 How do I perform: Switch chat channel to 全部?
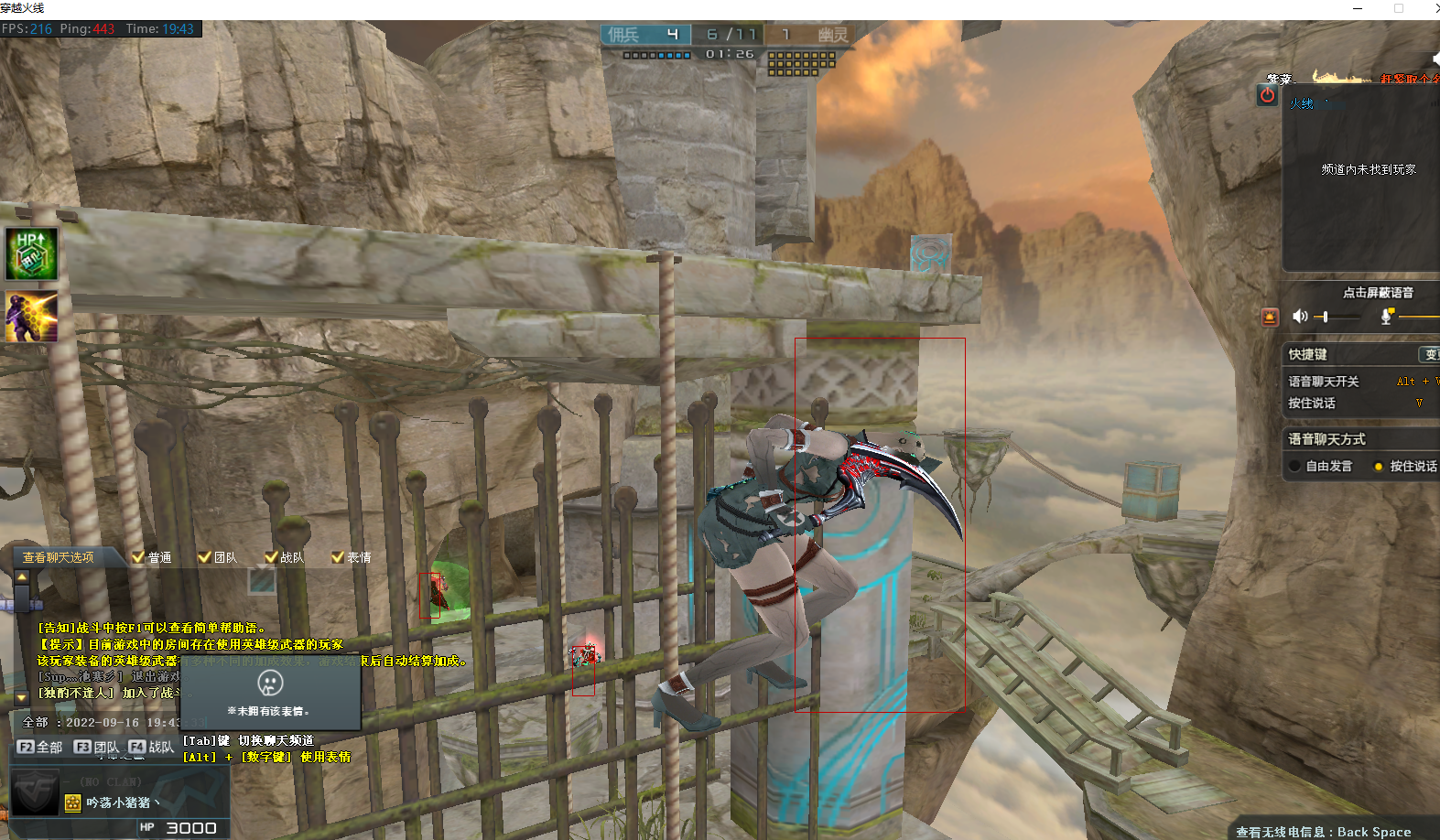coord(40,747)
